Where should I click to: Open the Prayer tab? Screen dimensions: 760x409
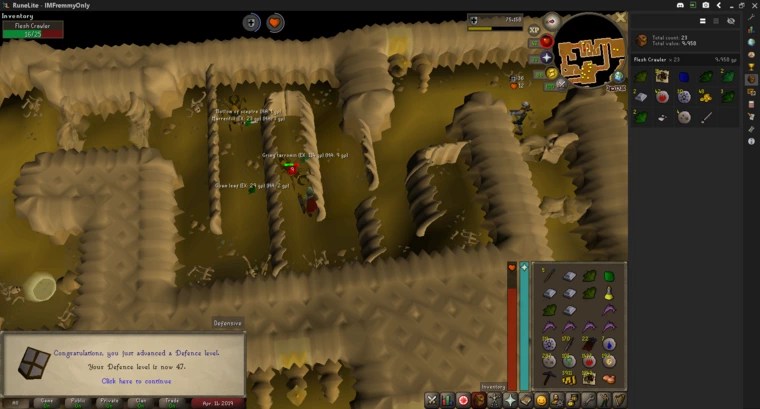[x=510, y=400]
